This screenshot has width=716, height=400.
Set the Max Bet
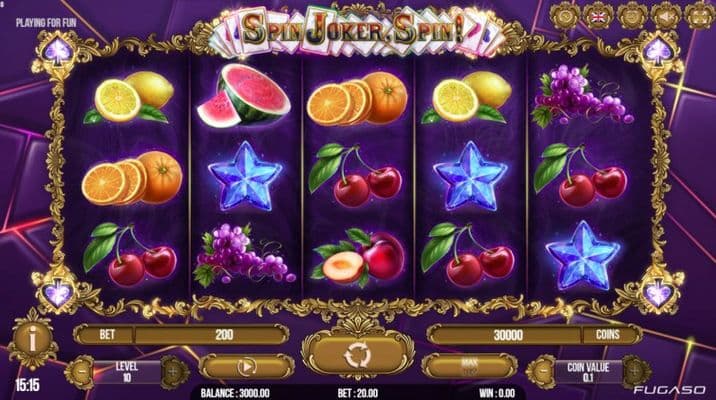click(x=468, y=366)
